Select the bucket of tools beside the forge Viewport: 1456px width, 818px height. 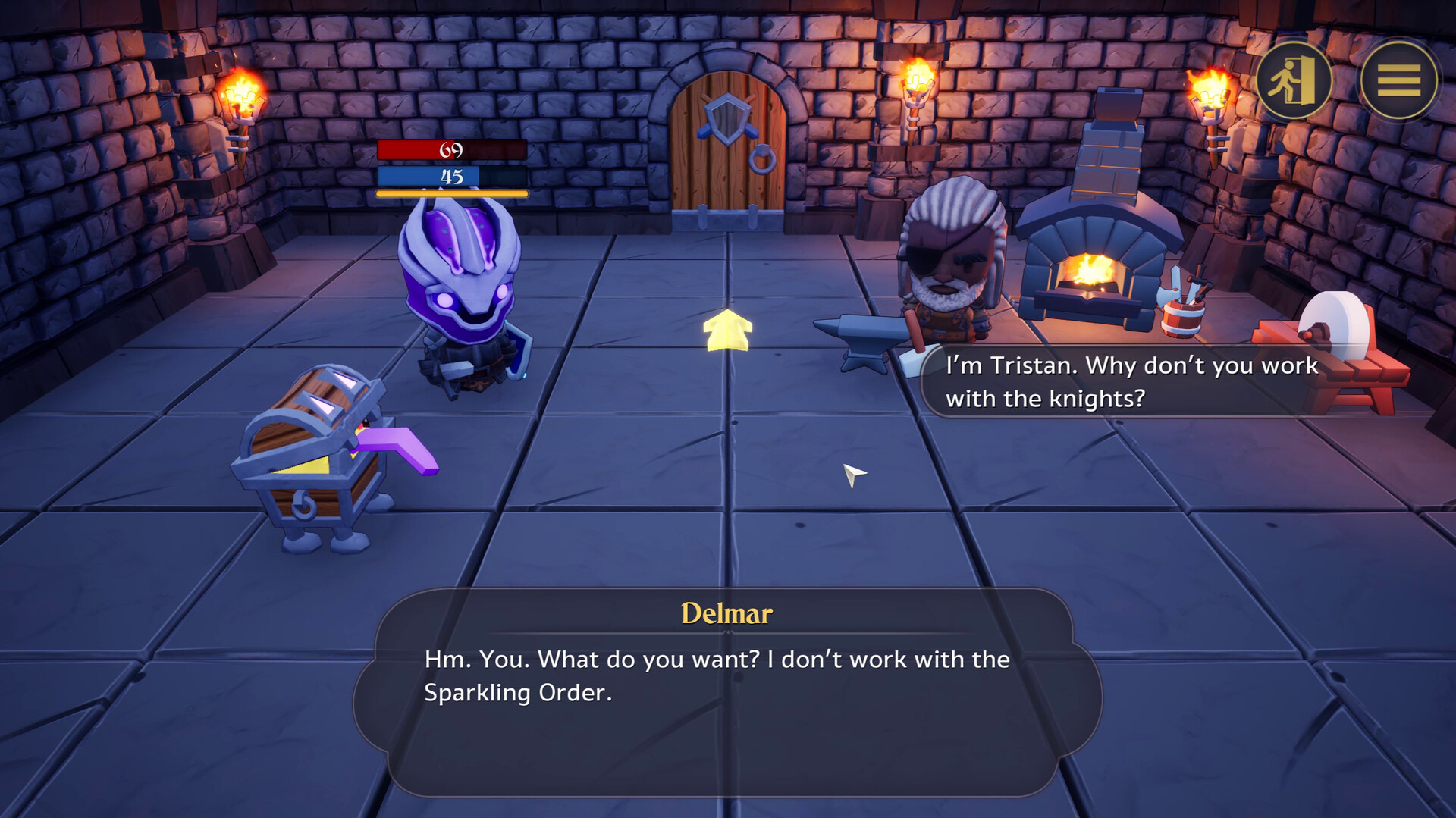(1183, 318)
